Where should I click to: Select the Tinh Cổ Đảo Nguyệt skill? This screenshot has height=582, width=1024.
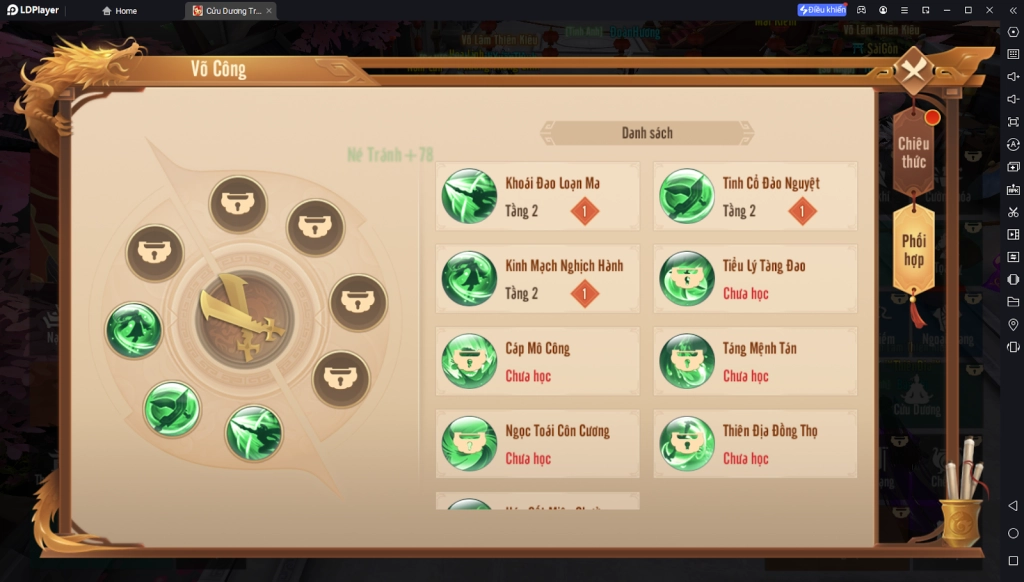755,196
